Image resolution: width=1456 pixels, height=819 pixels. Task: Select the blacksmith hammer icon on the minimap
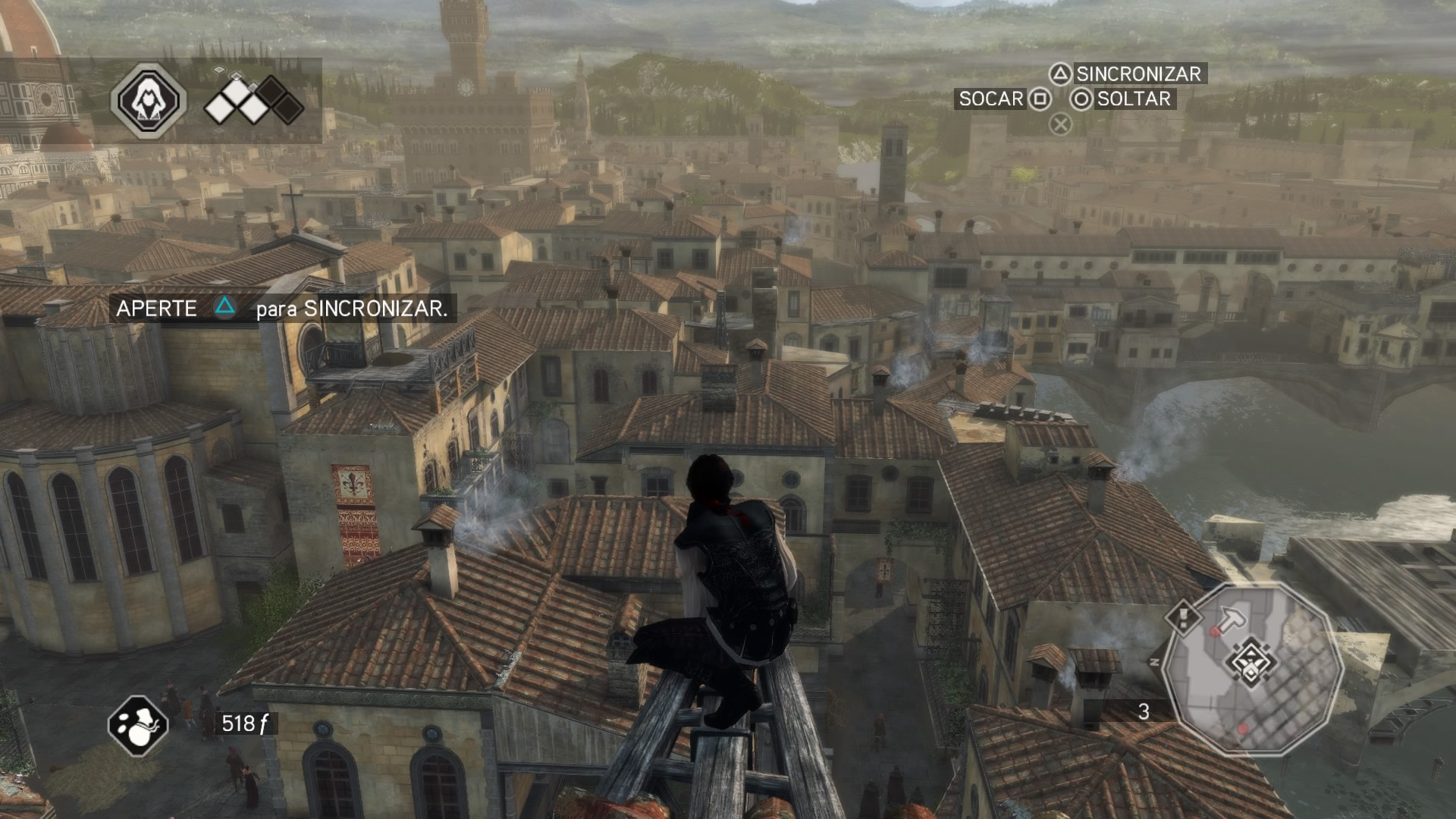pyautogui.click(x=1232, y=616)
